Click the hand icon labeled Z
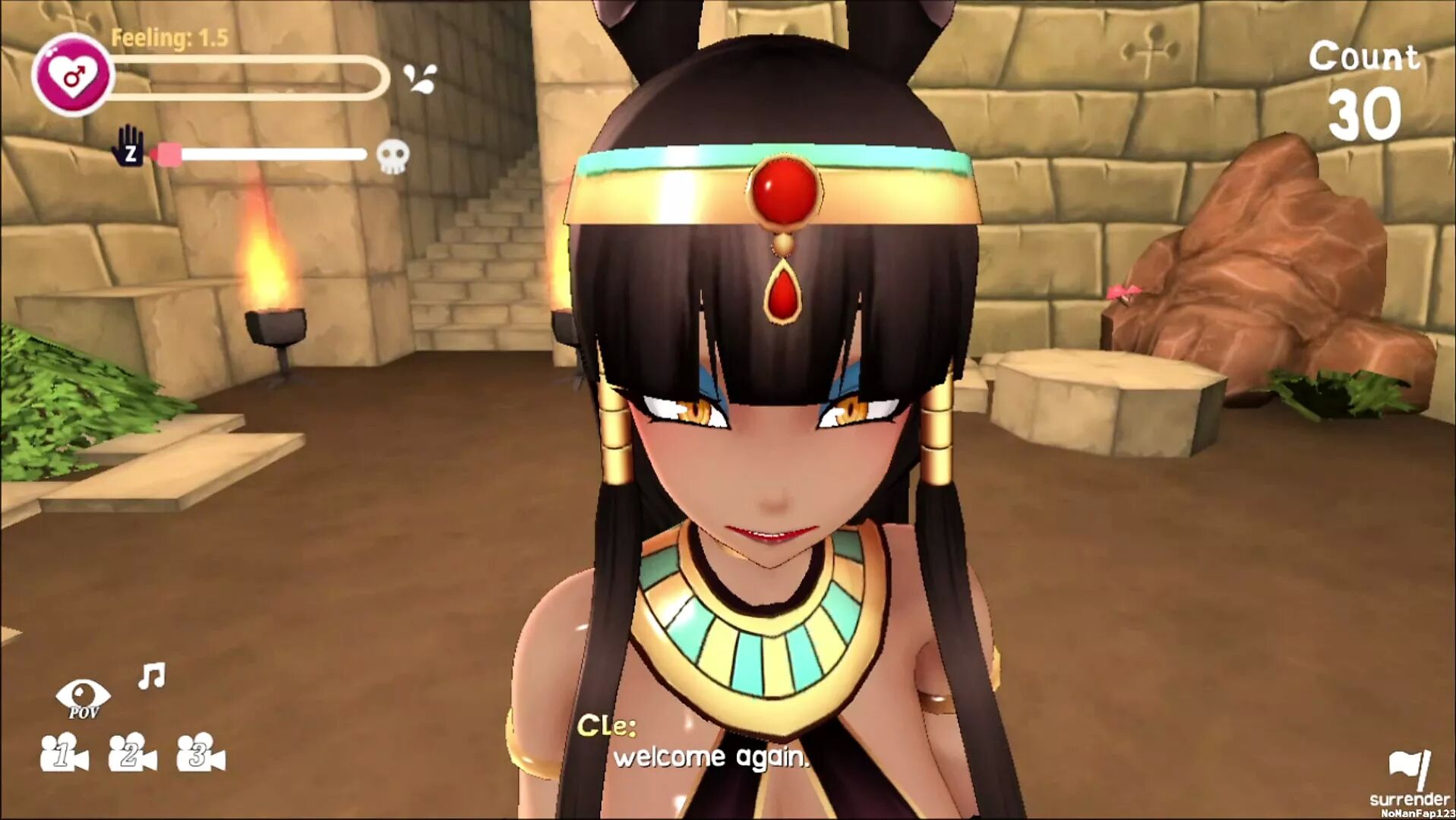Screen dimensions: 1456x820 click(128, 145)
